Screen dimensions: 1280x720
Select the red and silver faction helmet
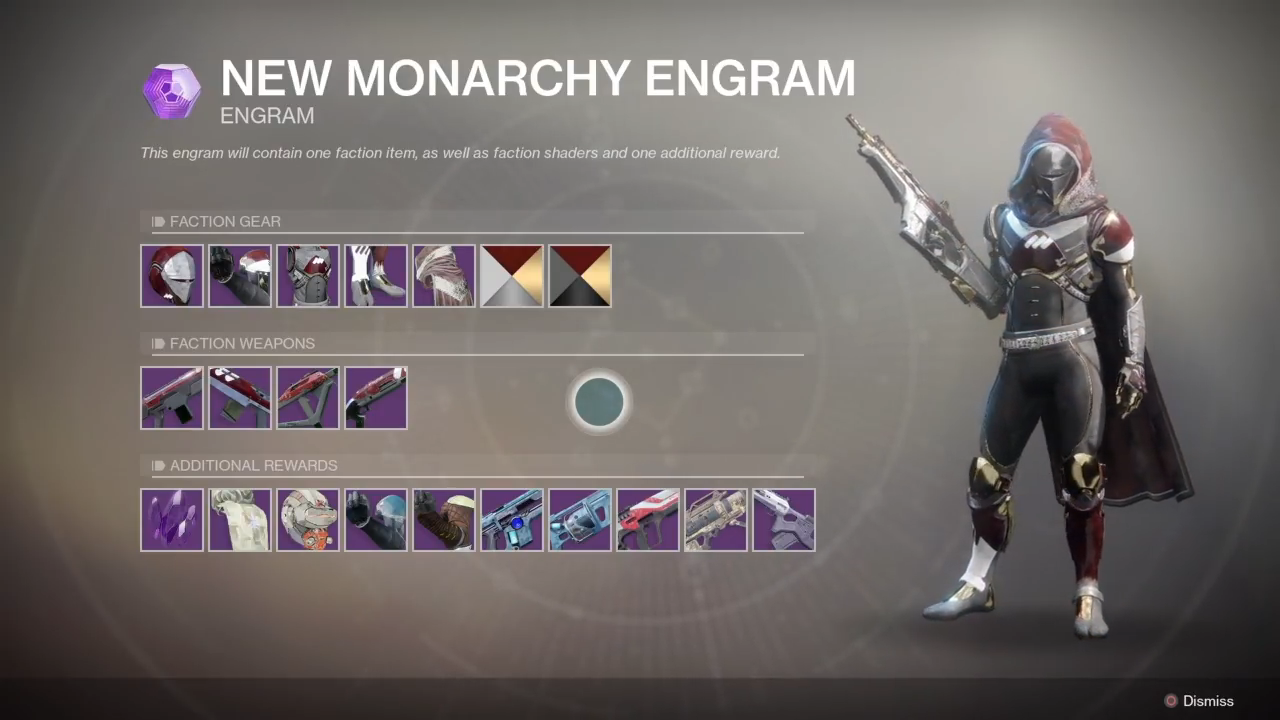(x=172, y=276)
